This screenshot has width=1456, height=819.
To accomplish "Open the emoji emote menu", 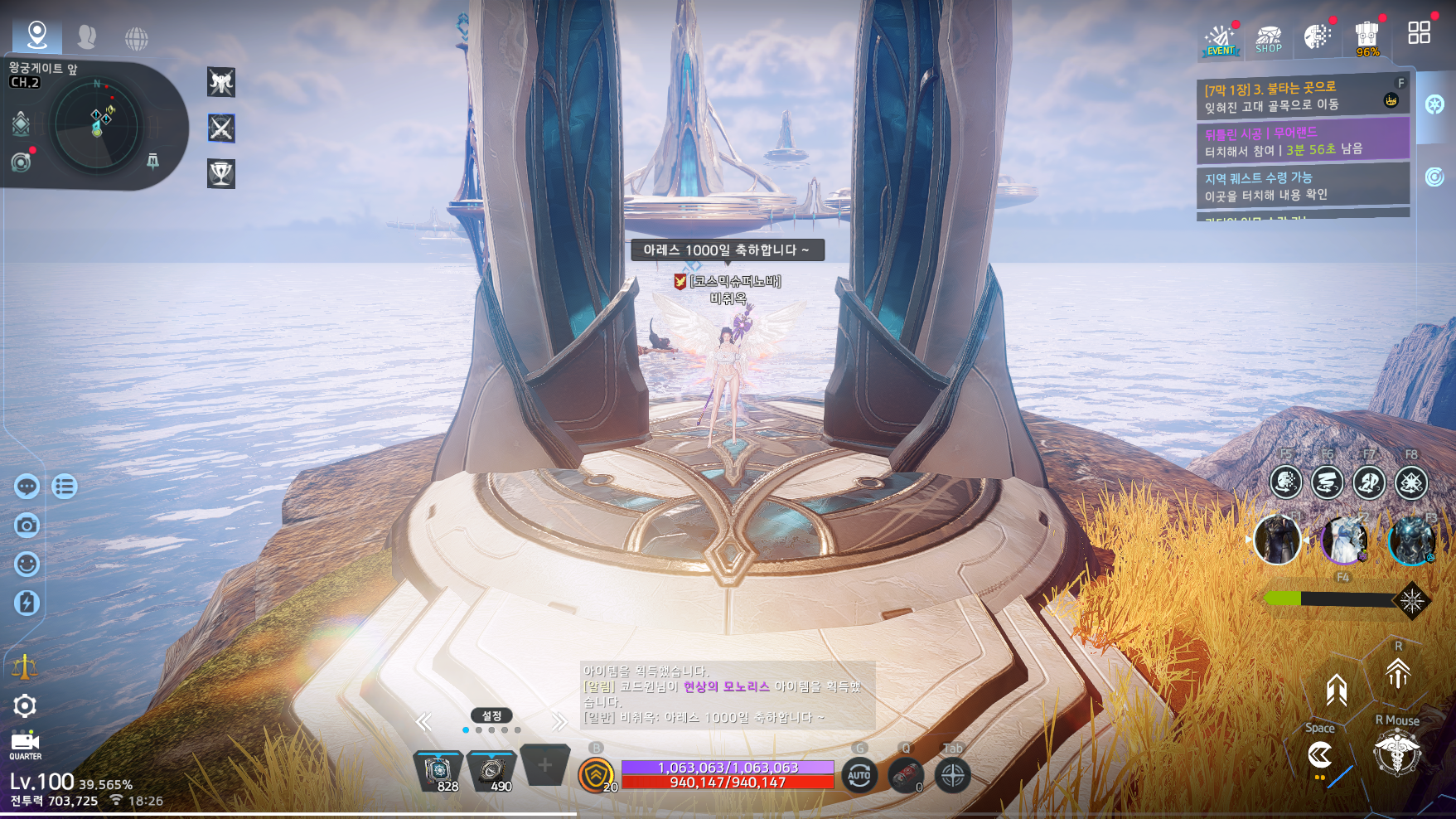I will point(27,565).
